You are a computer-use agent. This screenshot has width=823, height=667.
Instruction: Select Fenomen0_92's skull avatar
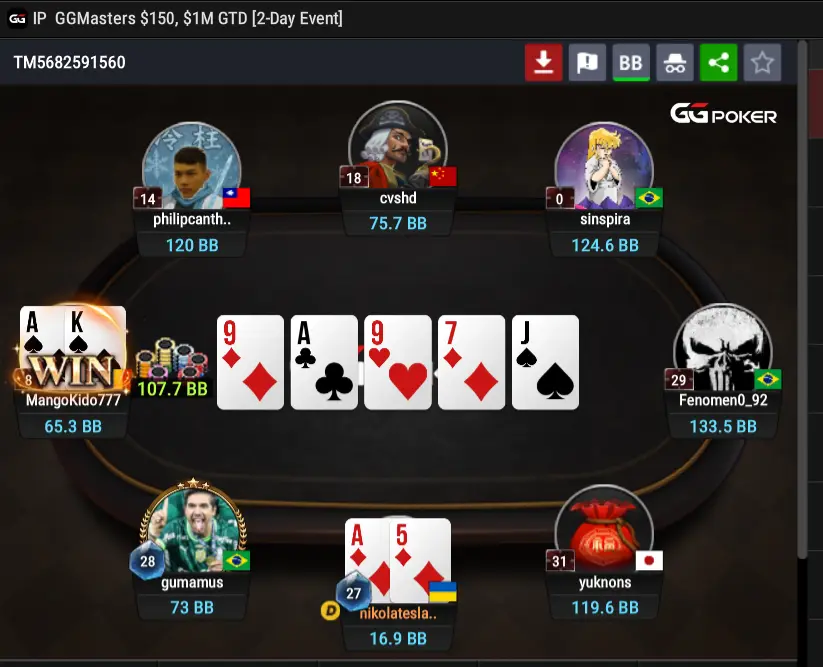[x=722, y=350]
